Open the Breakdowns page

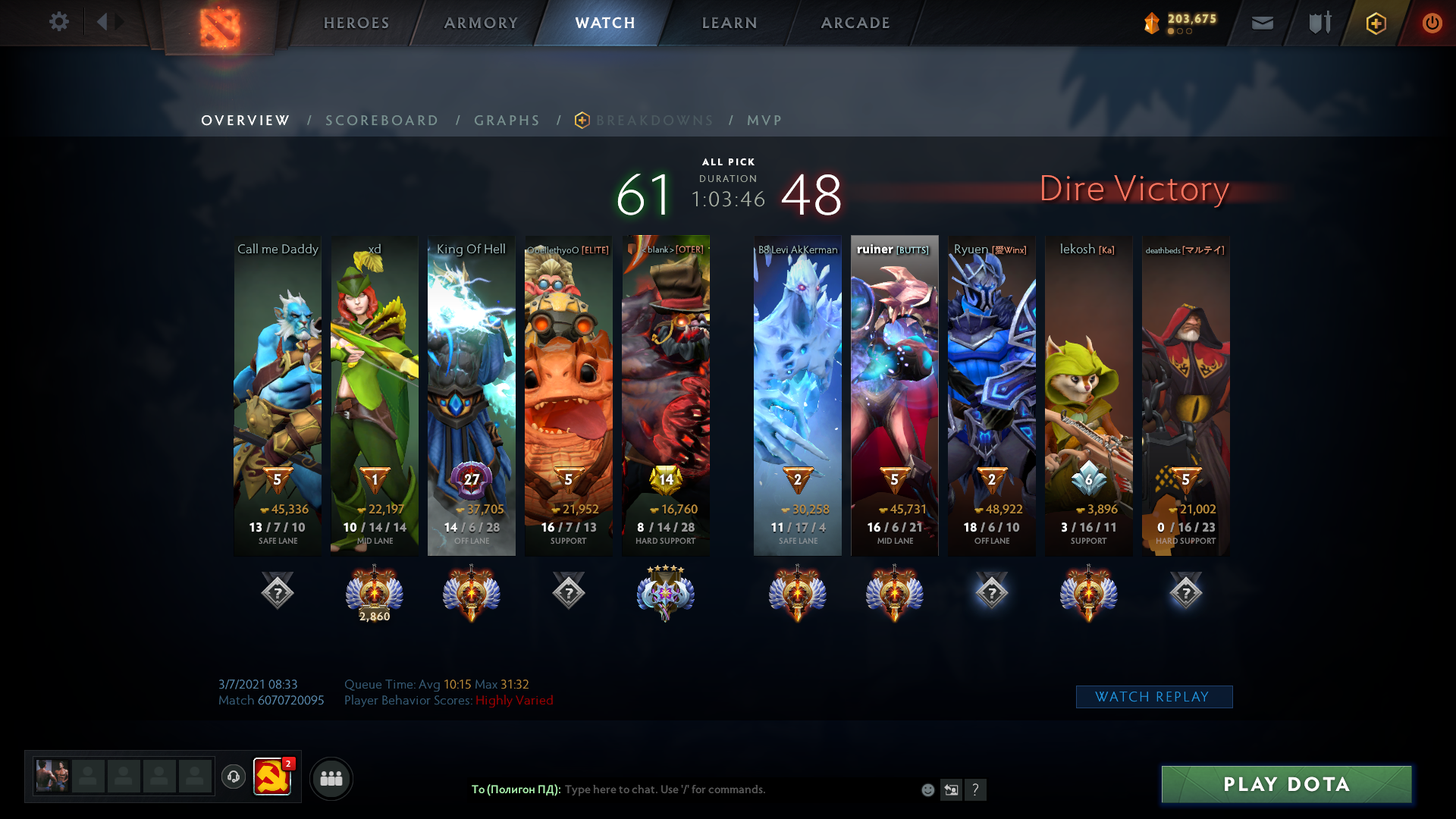point(654,121)
